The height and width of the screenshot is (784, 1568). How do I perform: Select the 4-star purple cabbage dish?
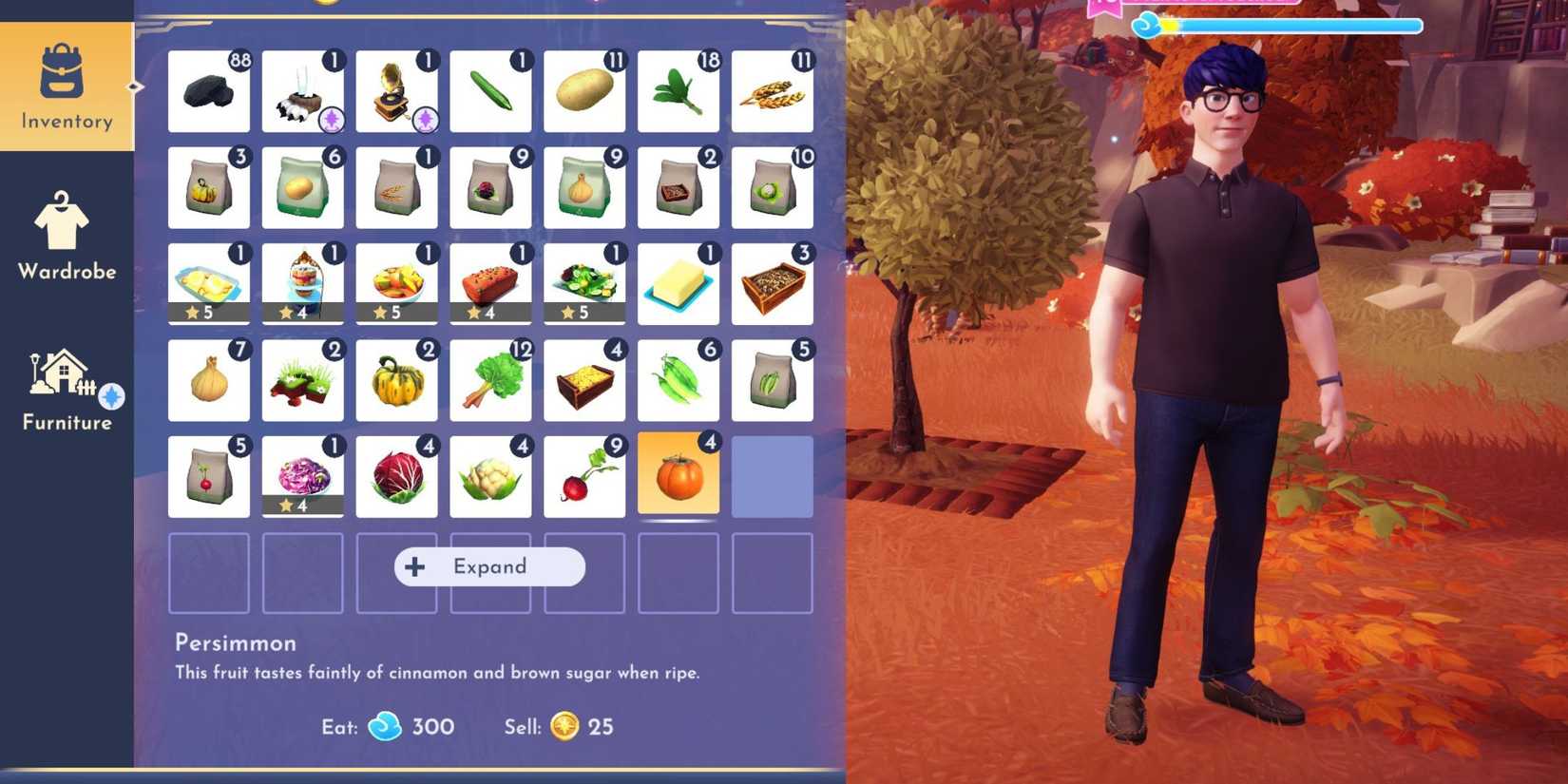[302, 476]
